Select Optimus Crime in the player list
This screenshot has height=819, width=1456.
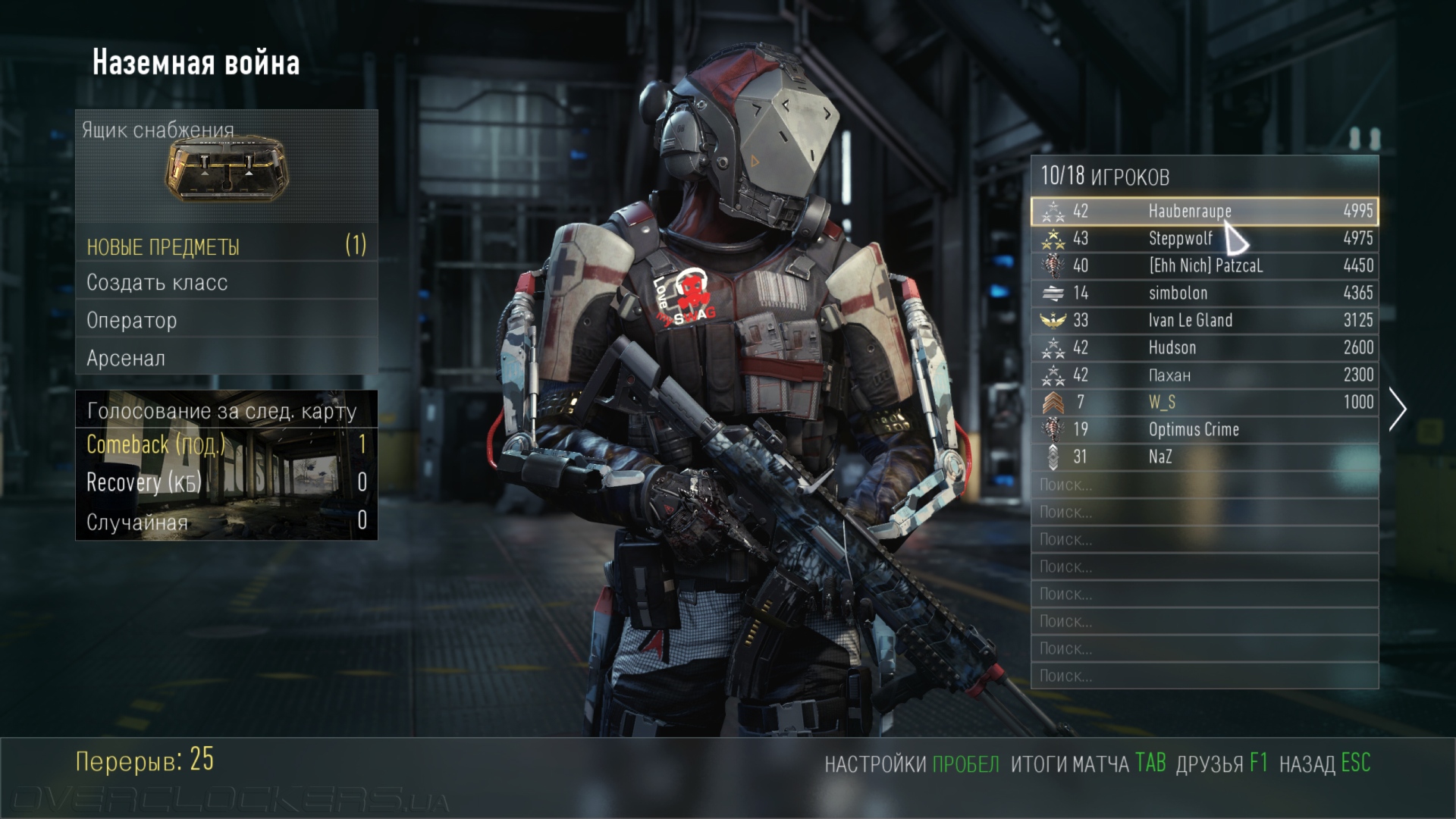1204,429
